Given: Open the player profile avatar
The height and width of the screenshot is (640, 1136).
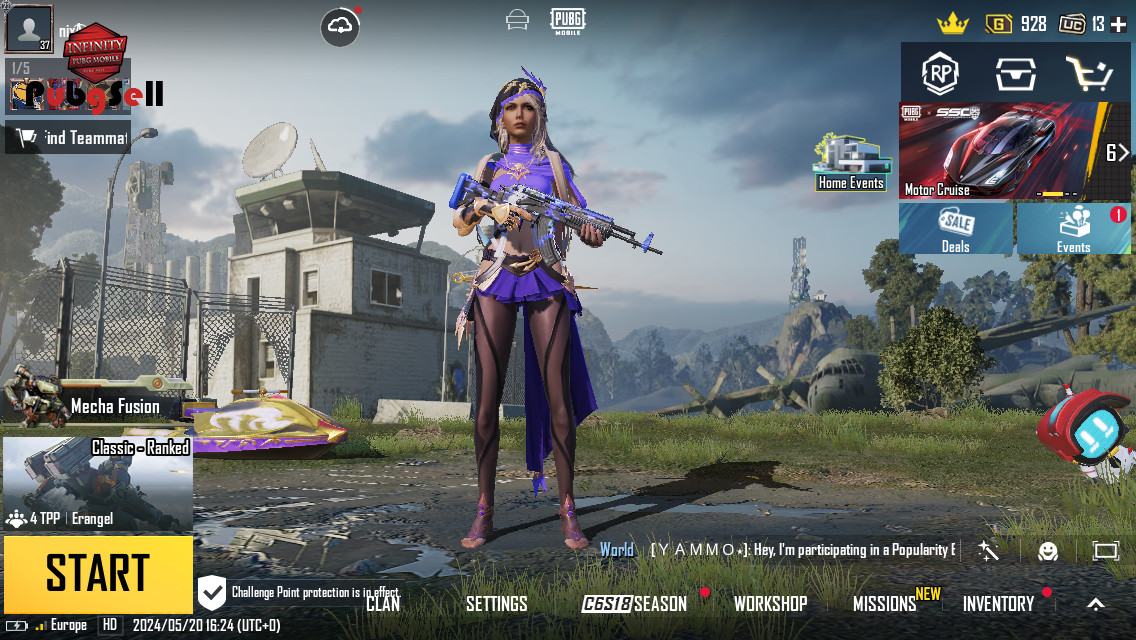Looking at the screenshot, I should point(29,28).
